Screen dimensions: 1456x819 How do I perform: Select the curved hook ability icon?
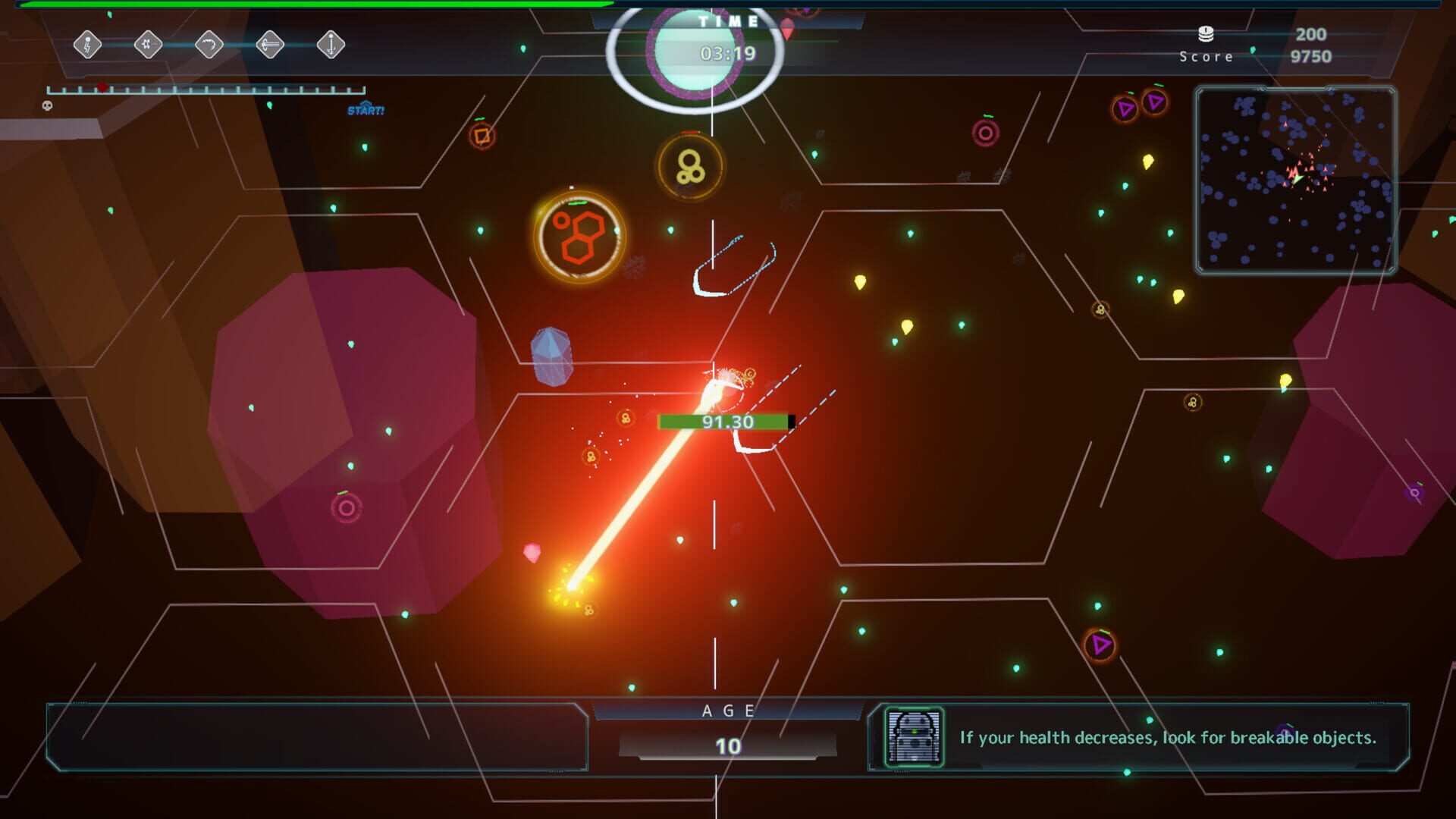click(209, 44)
